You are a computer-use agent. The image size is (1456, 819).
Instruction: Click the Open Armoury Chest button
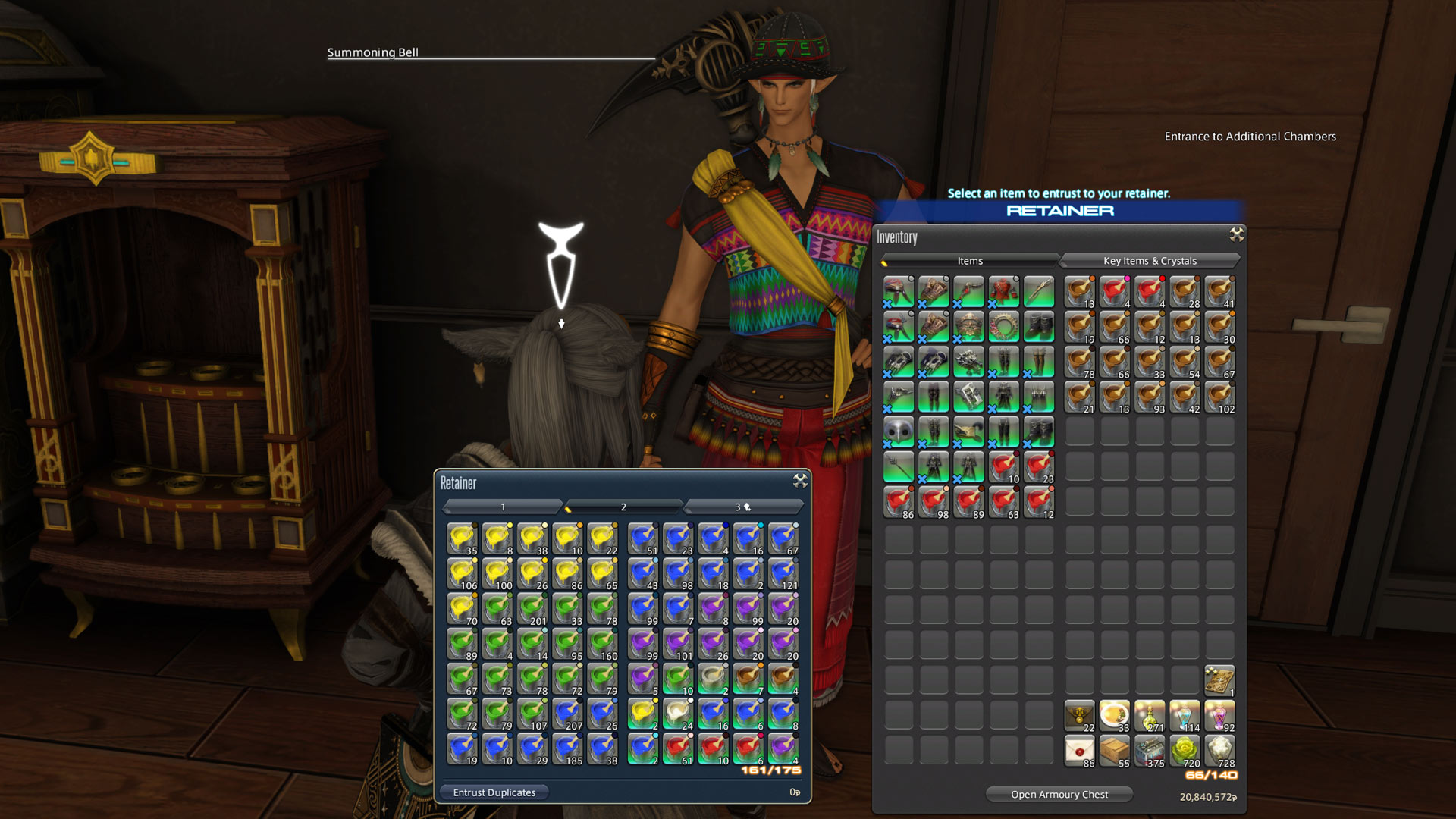(1059, 794)
